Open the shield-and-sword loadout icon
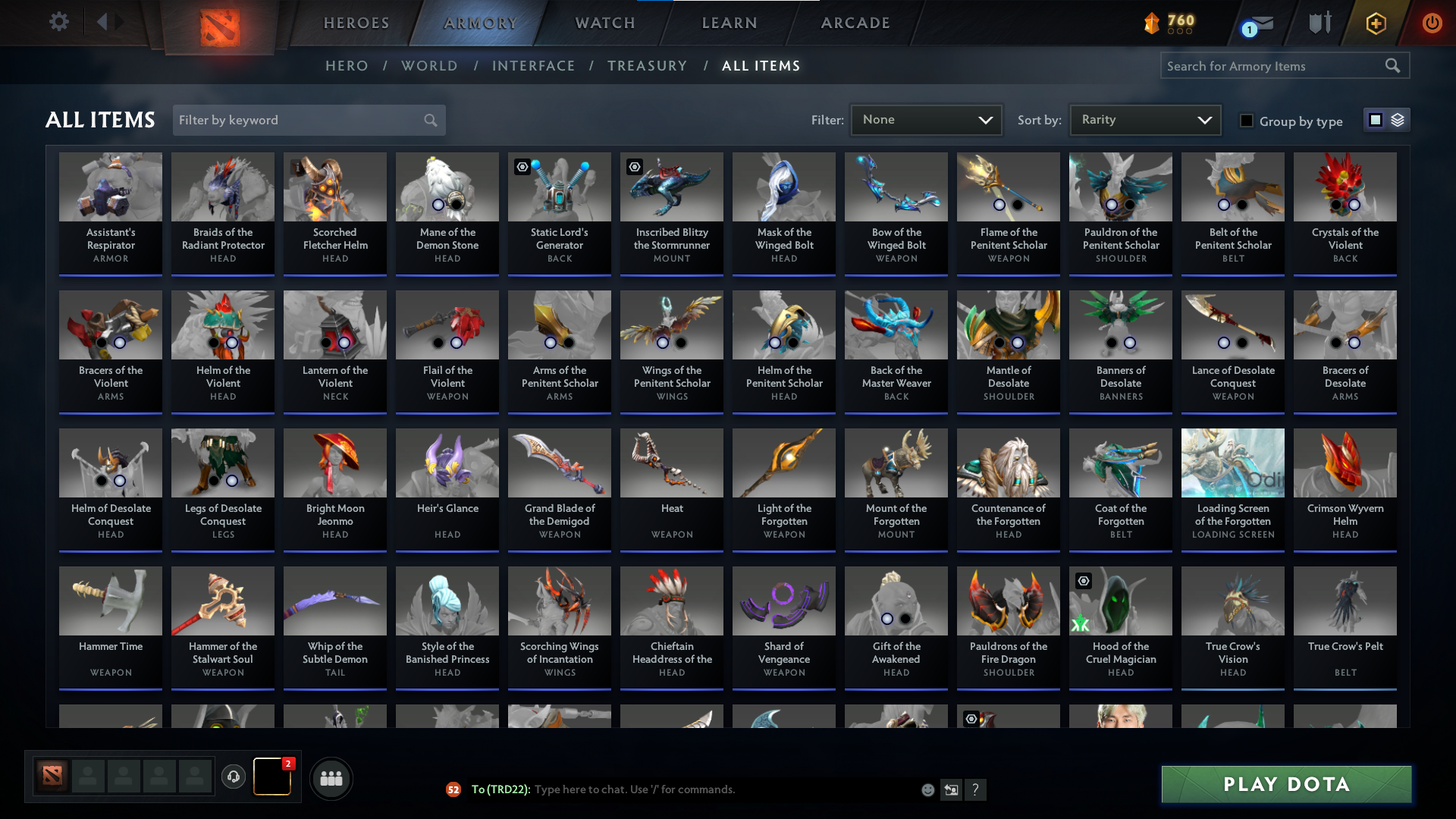 click(x=1319, y=23)
